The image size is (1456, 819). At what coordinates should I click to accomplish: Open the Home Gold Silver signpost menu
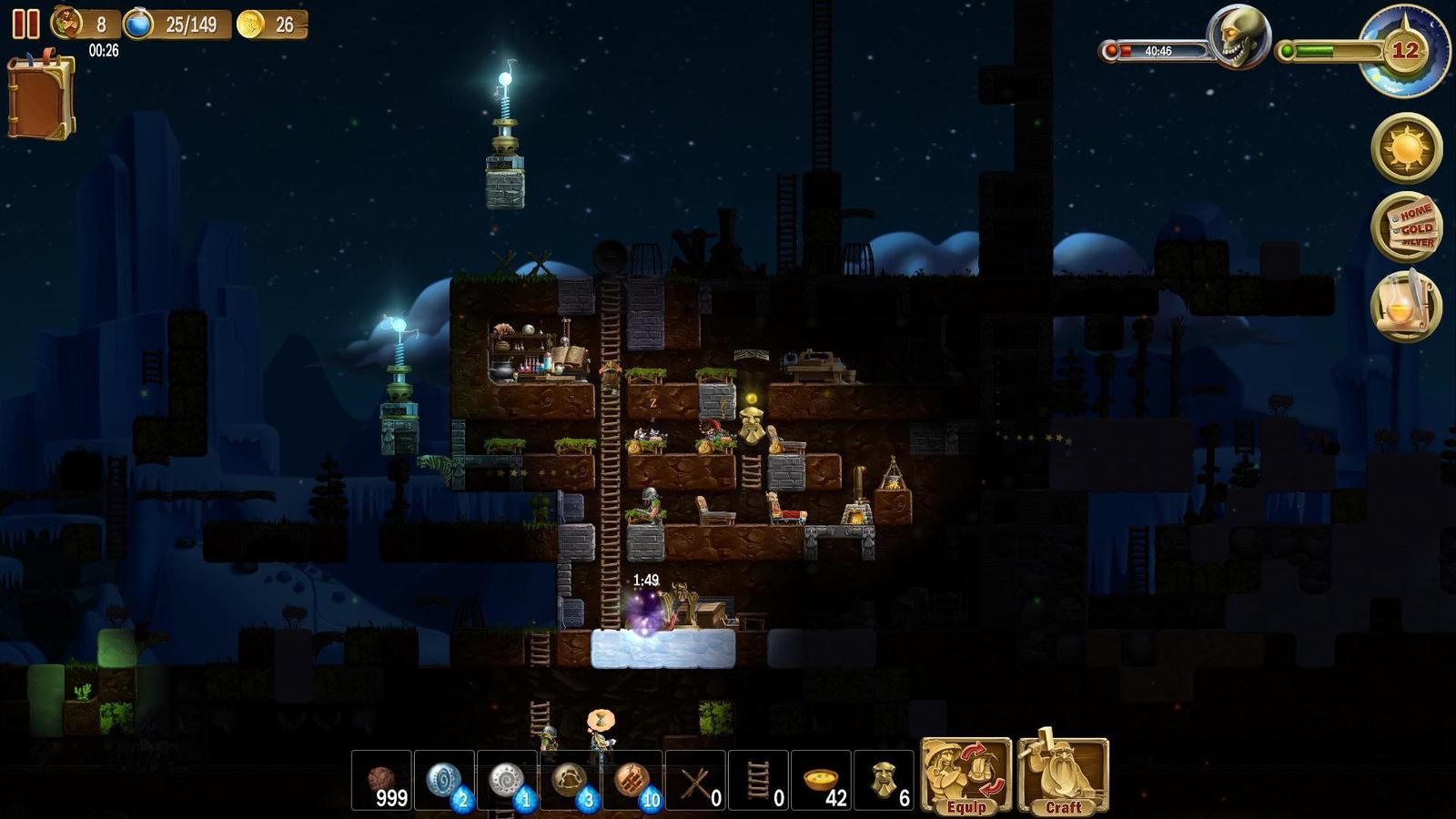click(x=1406, y=227)
